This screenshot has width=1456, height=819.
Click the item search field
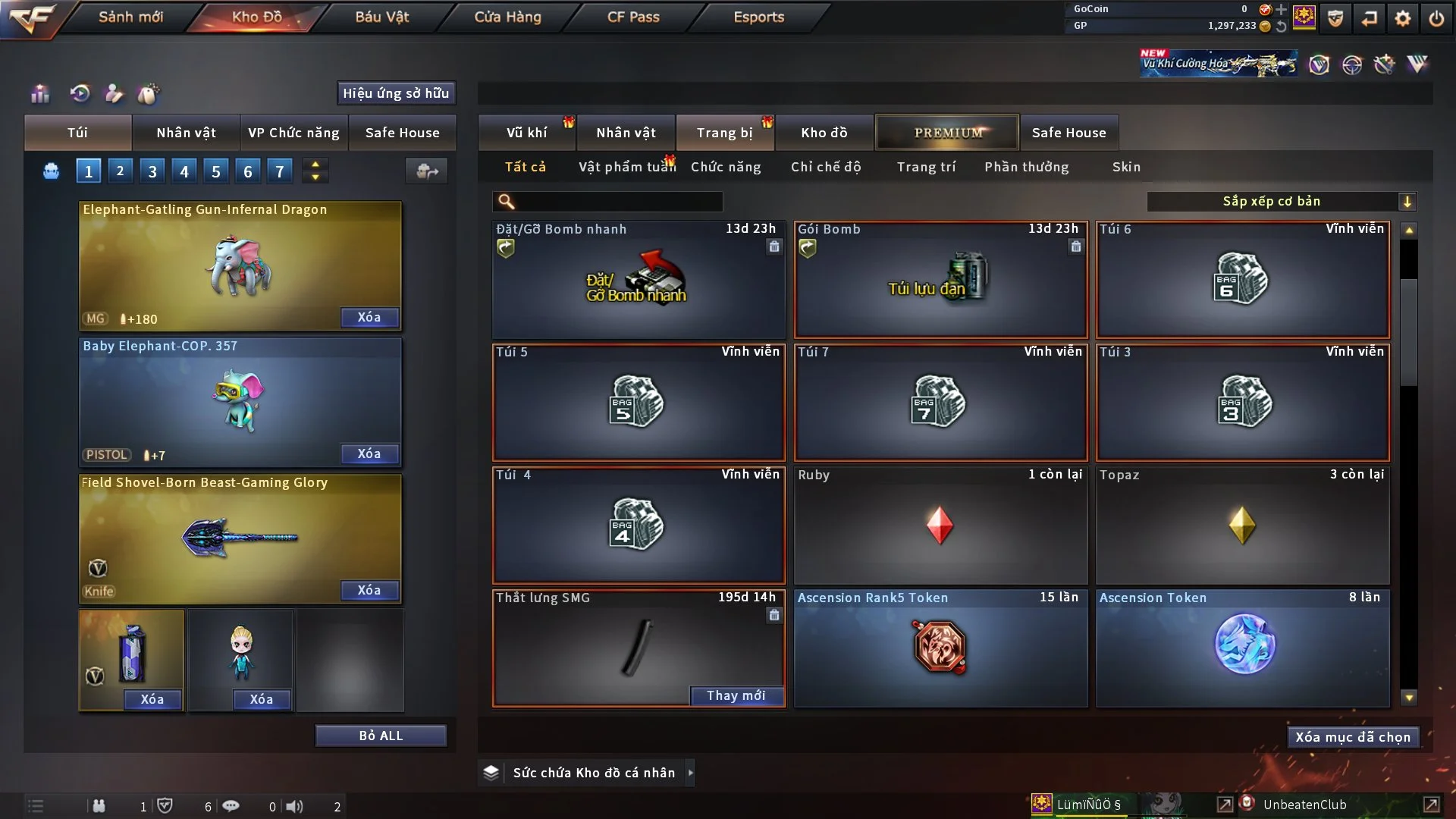point(618,202)
